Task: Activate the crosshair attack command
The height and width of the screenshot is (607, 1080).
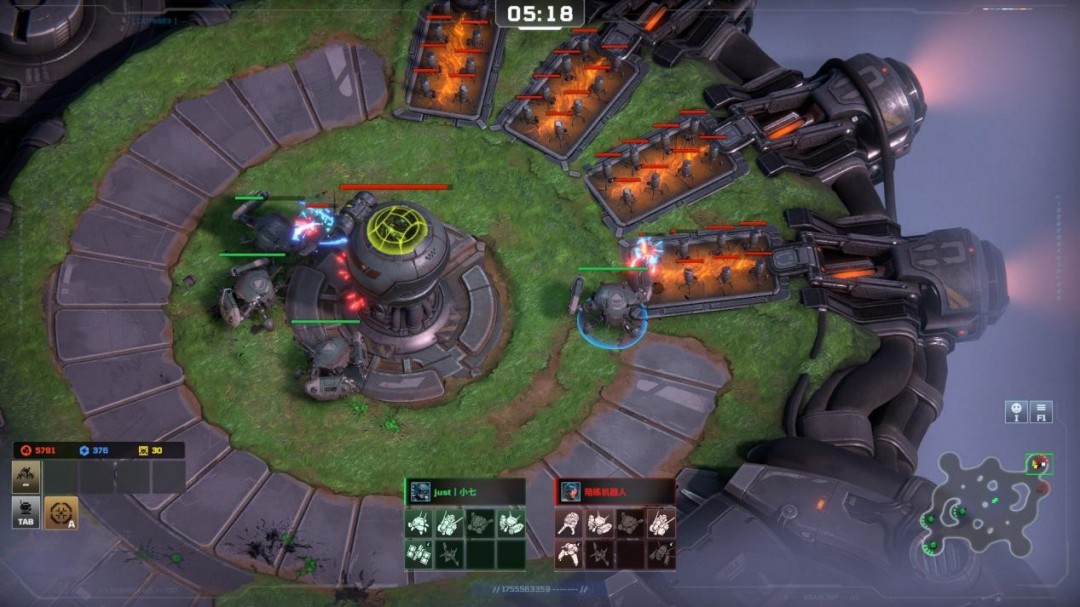Action: click(x=61, y=513)
